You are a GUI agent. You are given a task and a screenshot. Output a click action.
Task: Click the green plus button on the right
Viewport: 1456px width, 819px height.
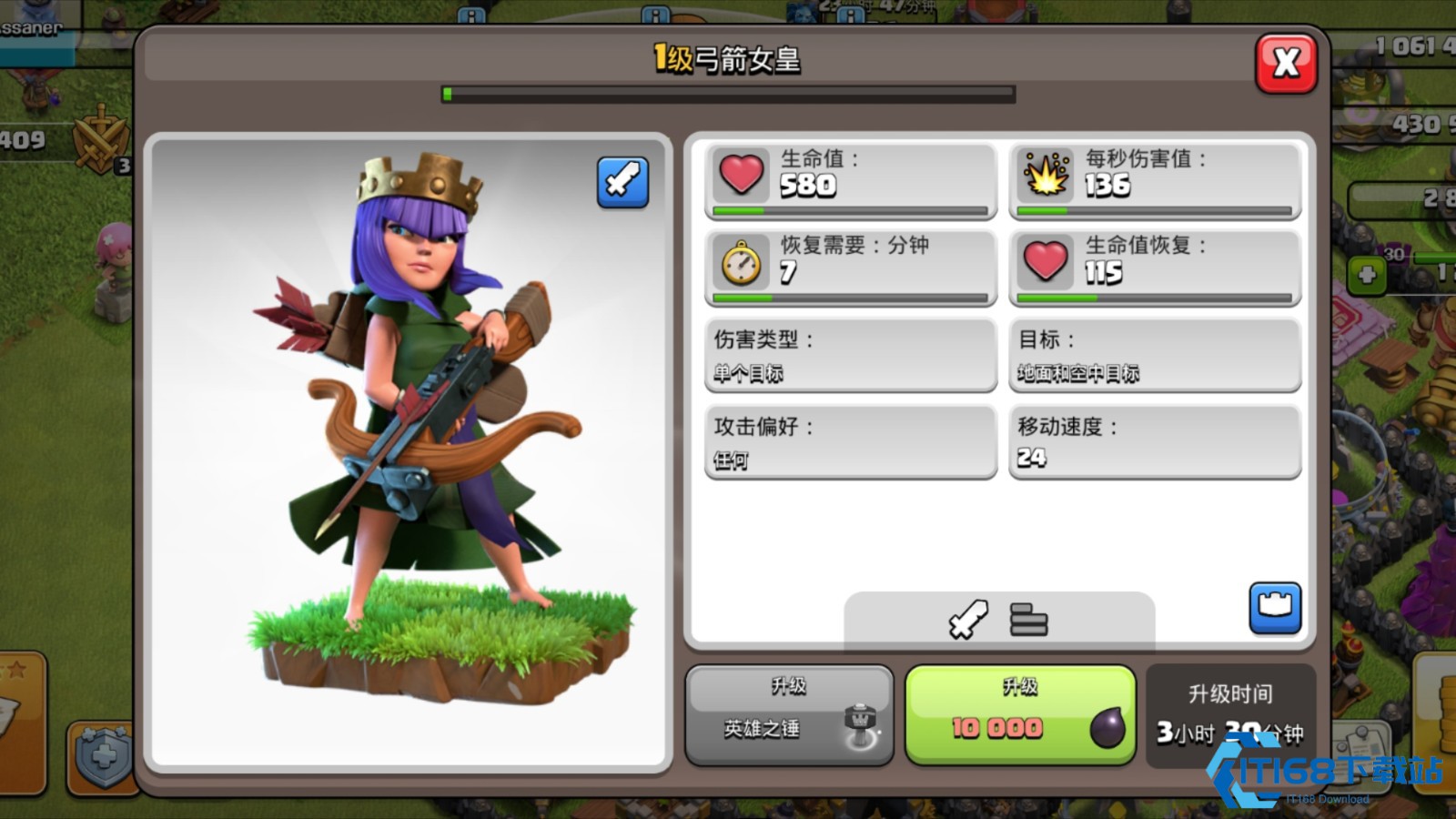click(x=1367, y=274)
